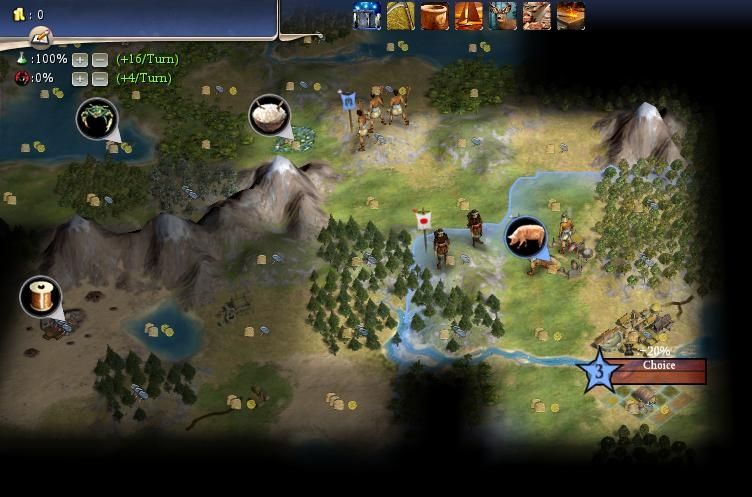This screenshot has height=497, width=752.
Task: Select the glowing forge technology icon
Action: [x=571, y=15]
